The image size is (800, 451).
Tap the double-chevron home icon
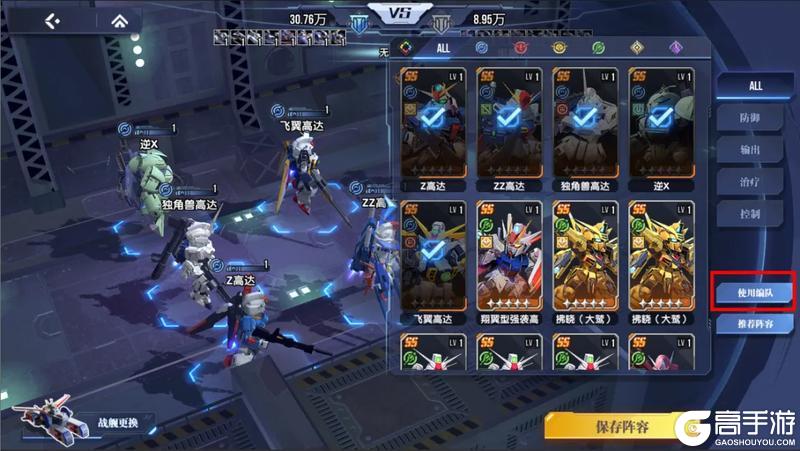coord(119,21)
